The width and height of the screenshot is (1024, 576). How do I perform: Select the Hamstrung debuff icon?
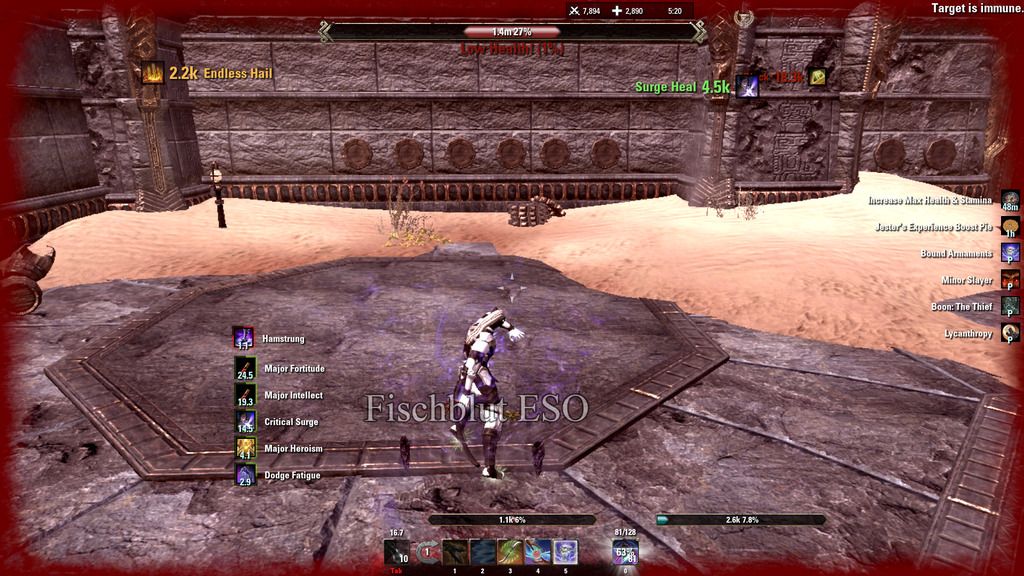[243, 339]
